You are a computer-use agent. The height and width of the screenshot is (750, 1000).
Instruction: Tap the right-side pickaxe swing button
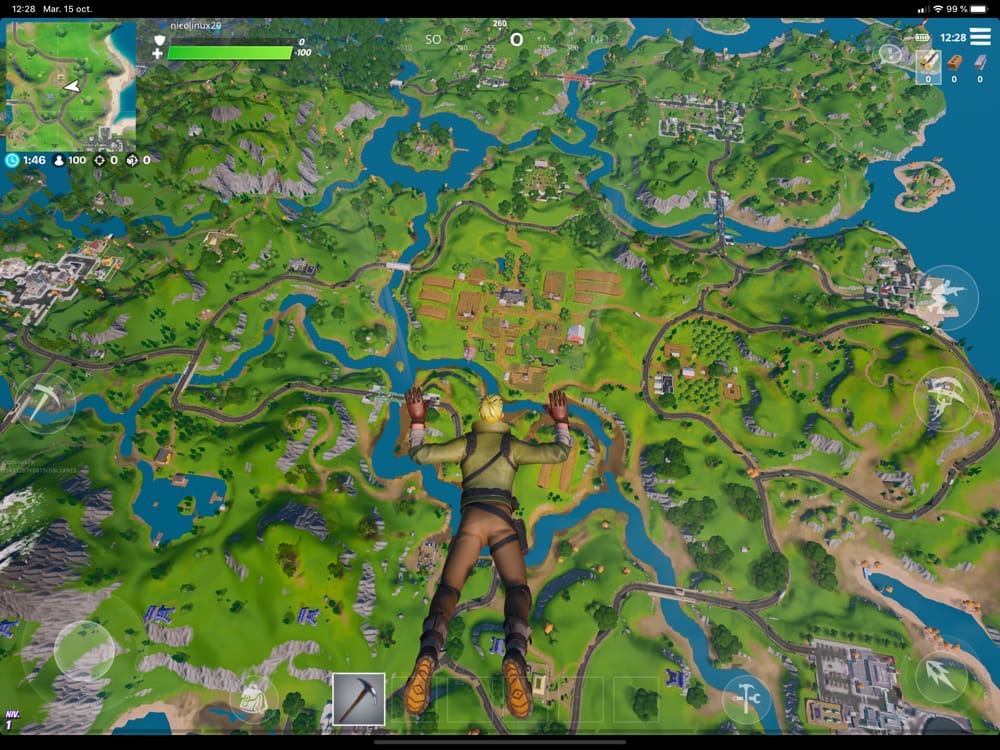click(945, 399)
